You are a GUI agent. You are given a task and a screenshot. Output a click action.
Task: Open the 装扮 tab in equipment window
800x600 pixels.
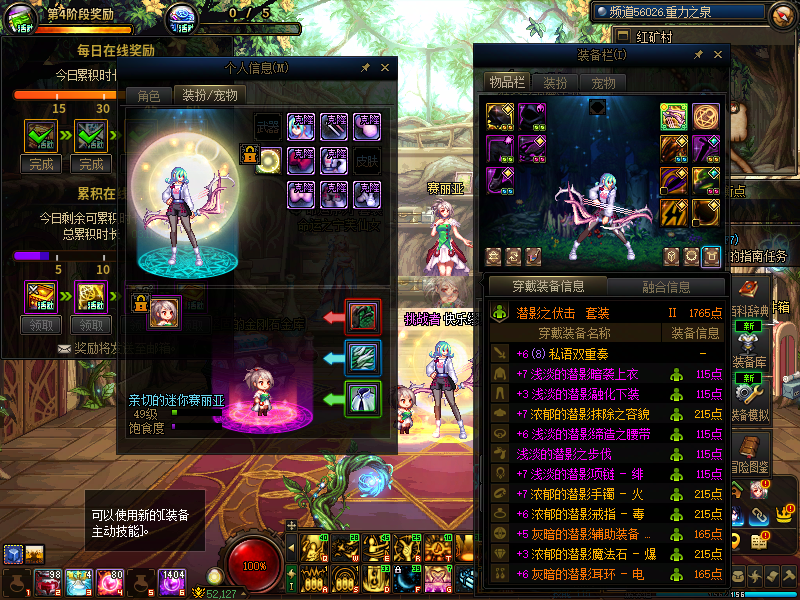(x=555, y=83)
